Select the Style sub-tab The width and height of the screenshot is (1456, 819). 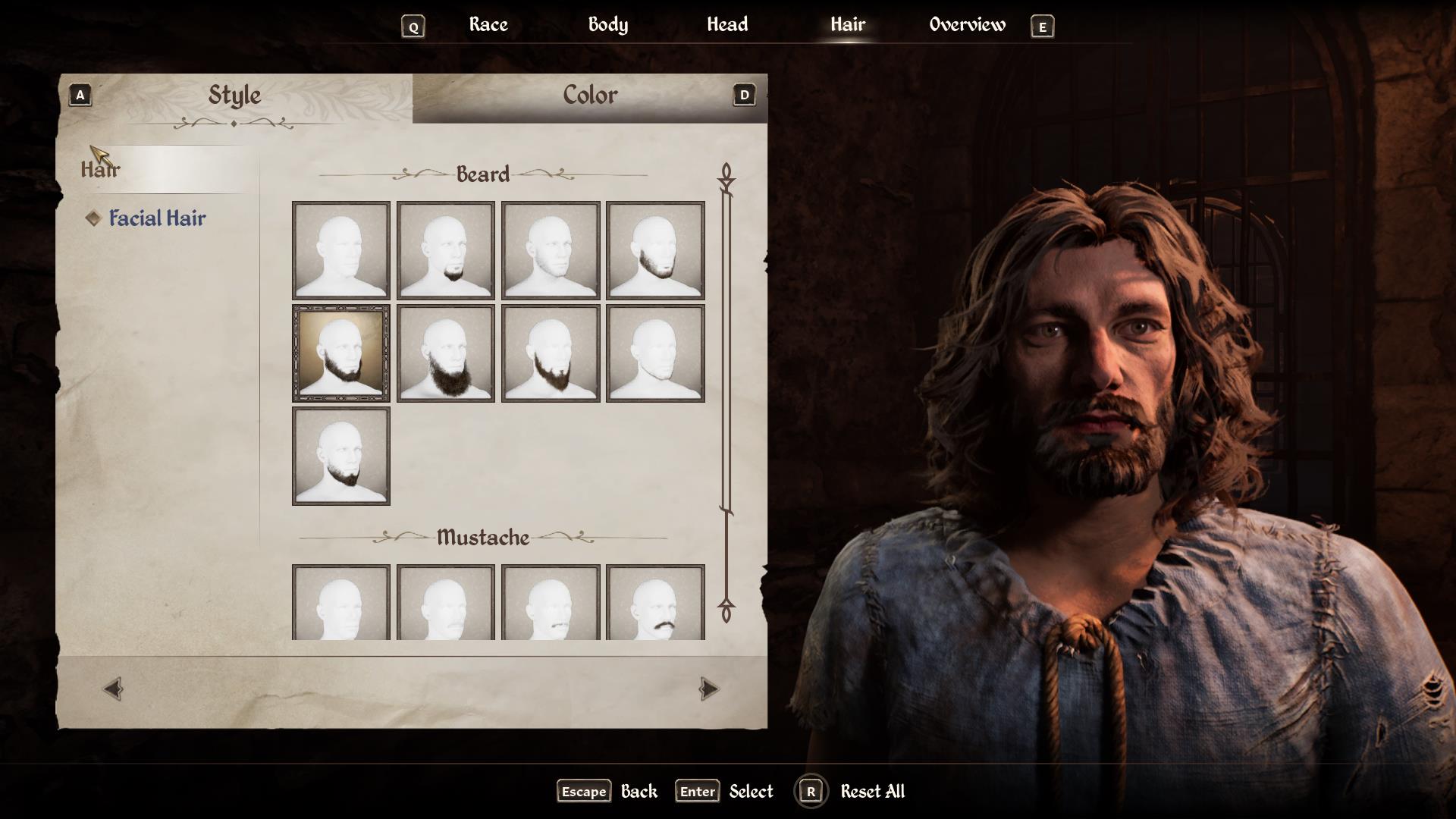[x=234, y=96]
